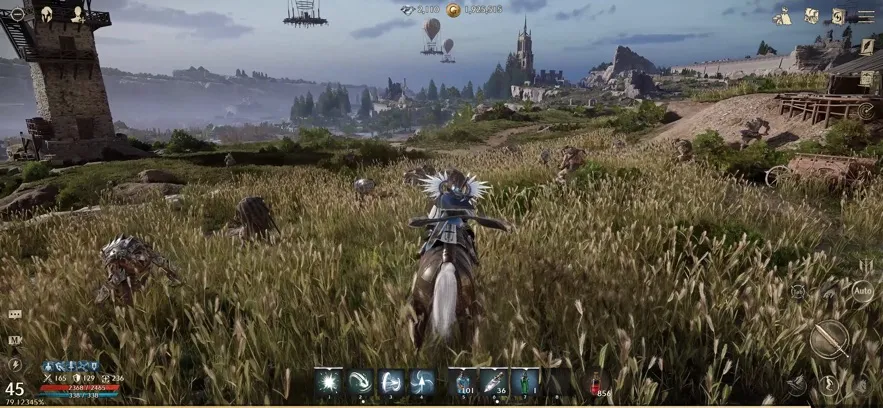Tap the large sword attack button
The image size is (883, 408).
coord(829,338)
